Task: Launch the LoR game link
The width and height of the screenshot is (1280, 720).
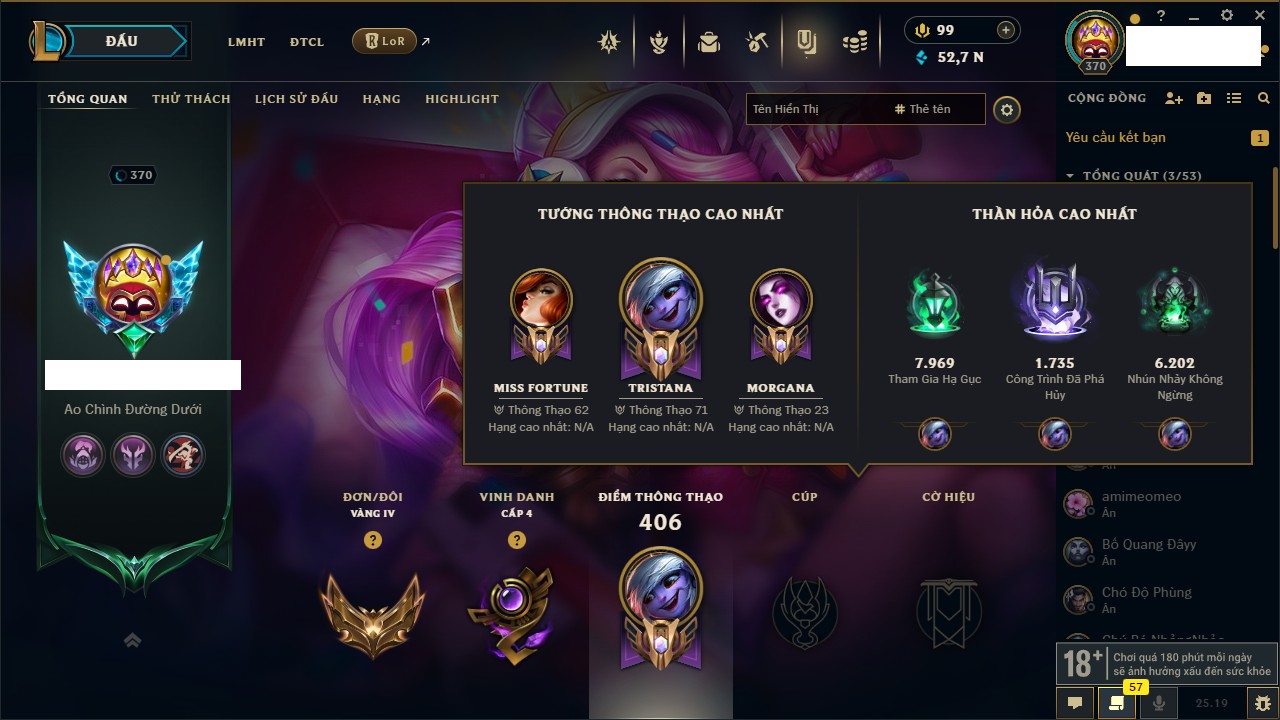Action: pyautogui.click(x=385, y=41)
